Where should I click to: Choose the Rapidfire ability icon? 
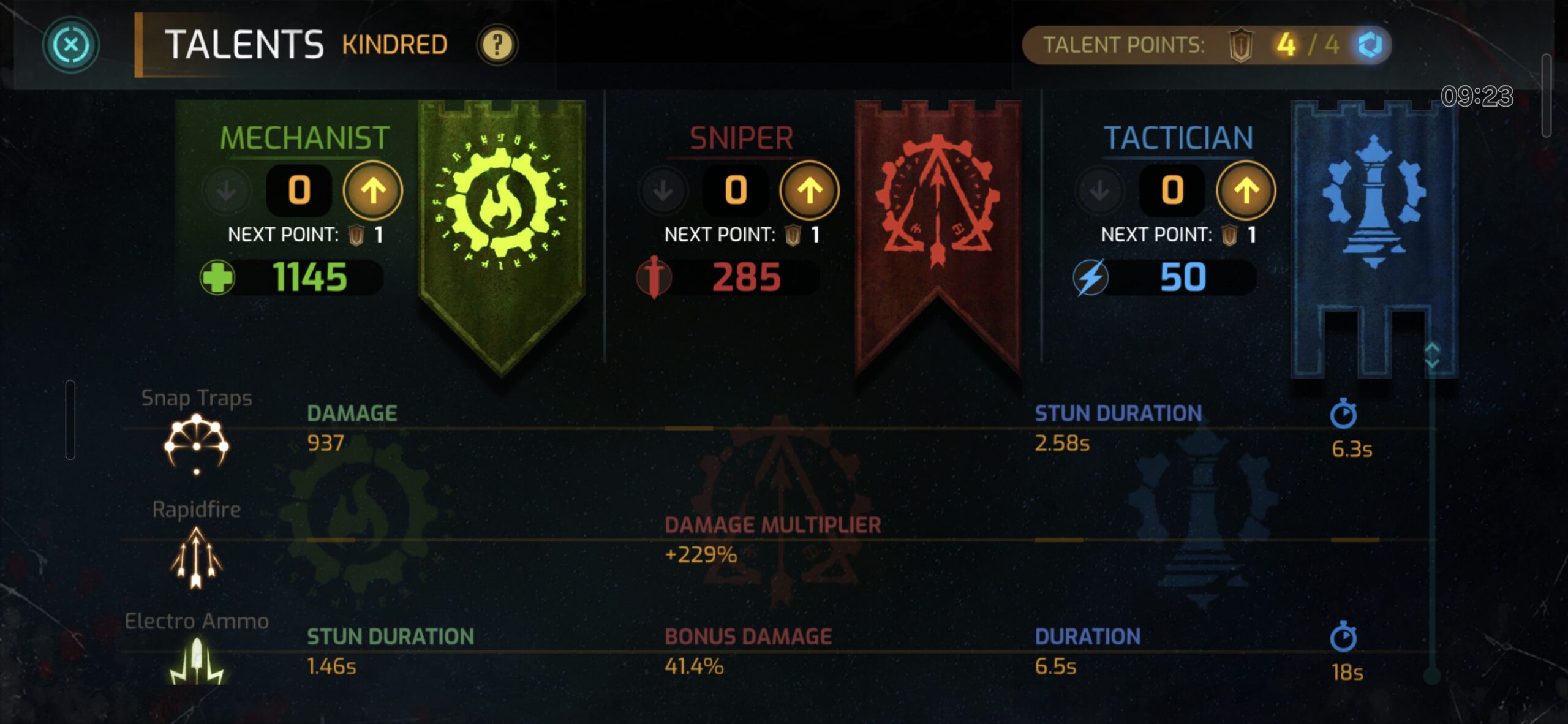click(196, 557)
